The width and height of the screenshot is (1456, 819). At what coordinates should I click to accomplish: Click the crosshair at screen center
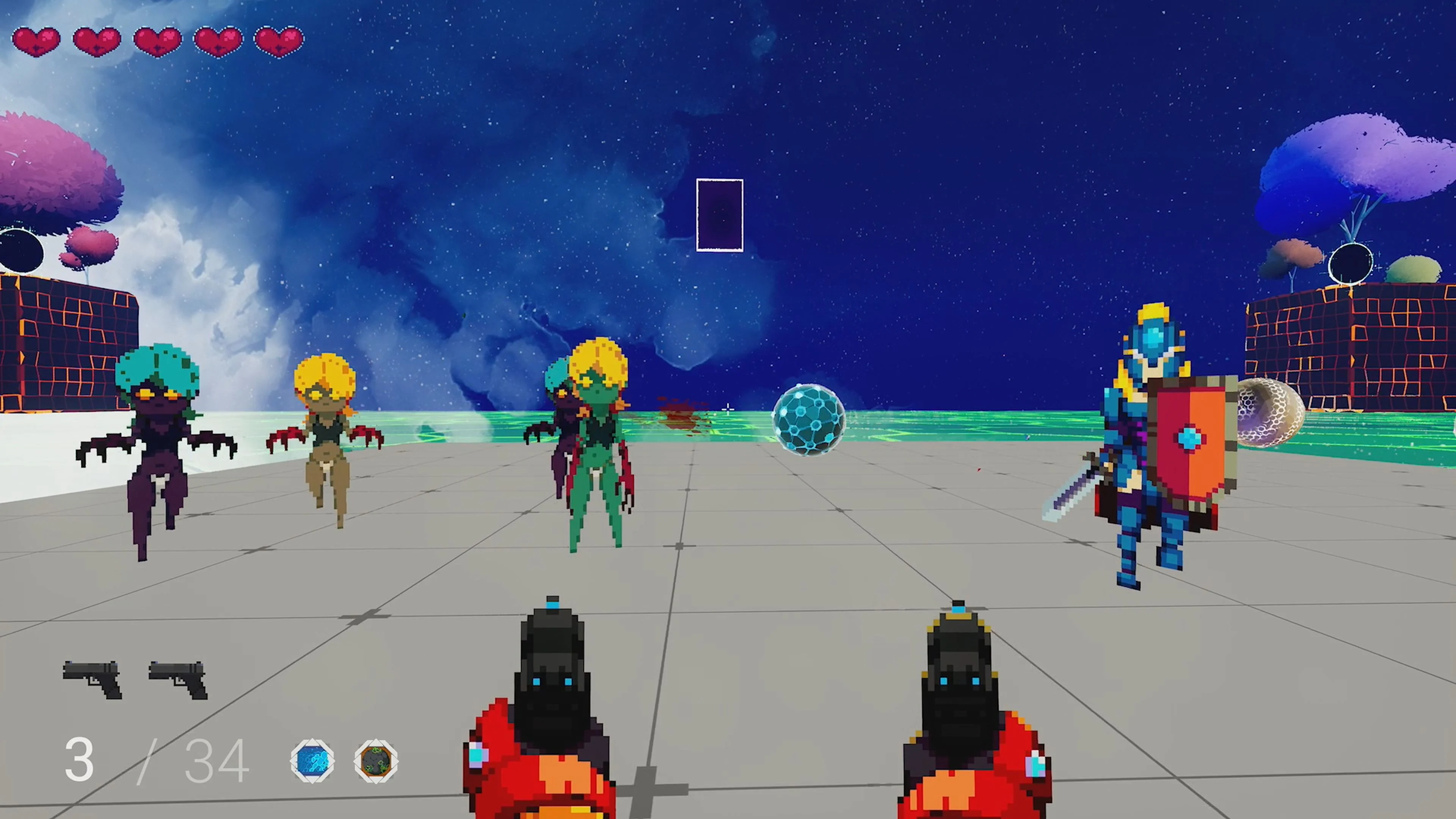point(728,409)
